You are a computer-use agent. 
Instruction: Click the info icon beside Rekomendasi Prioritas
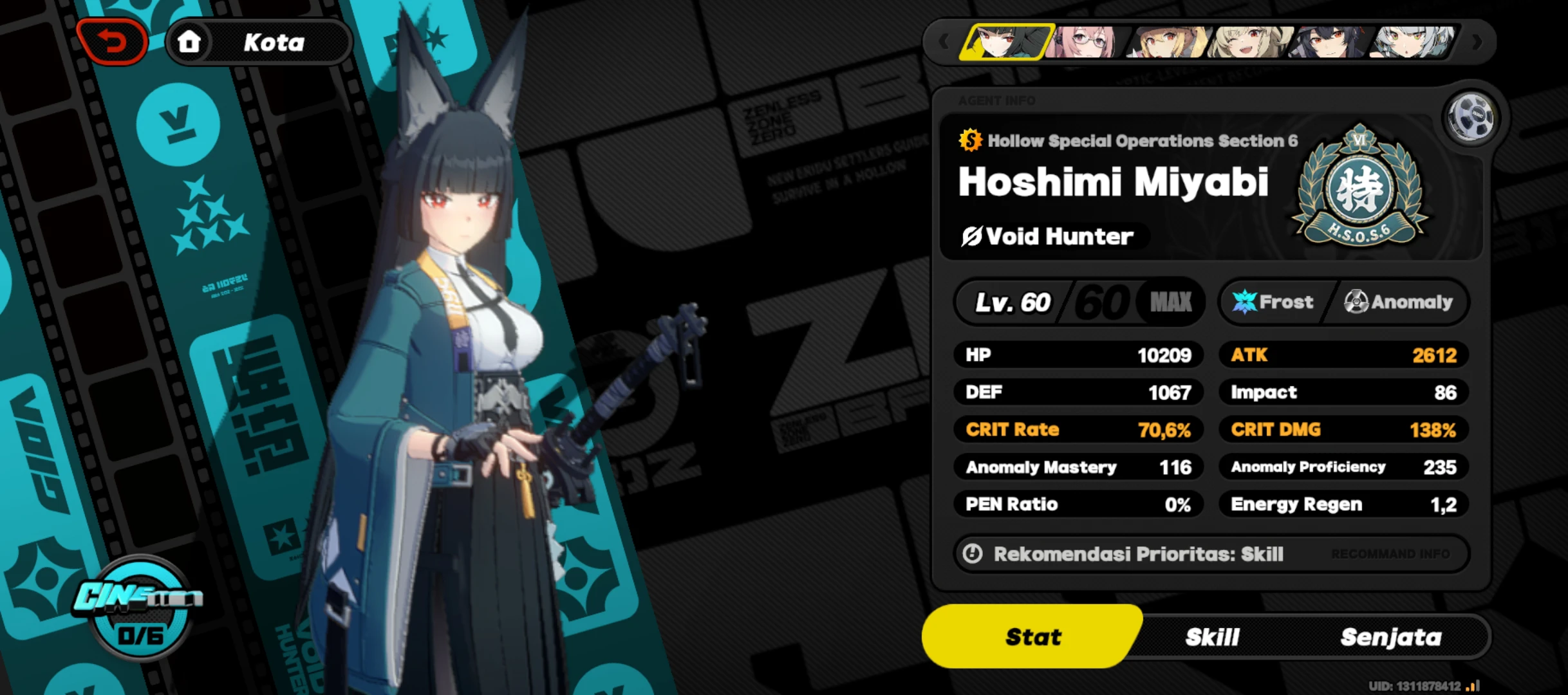click(973, 553)
